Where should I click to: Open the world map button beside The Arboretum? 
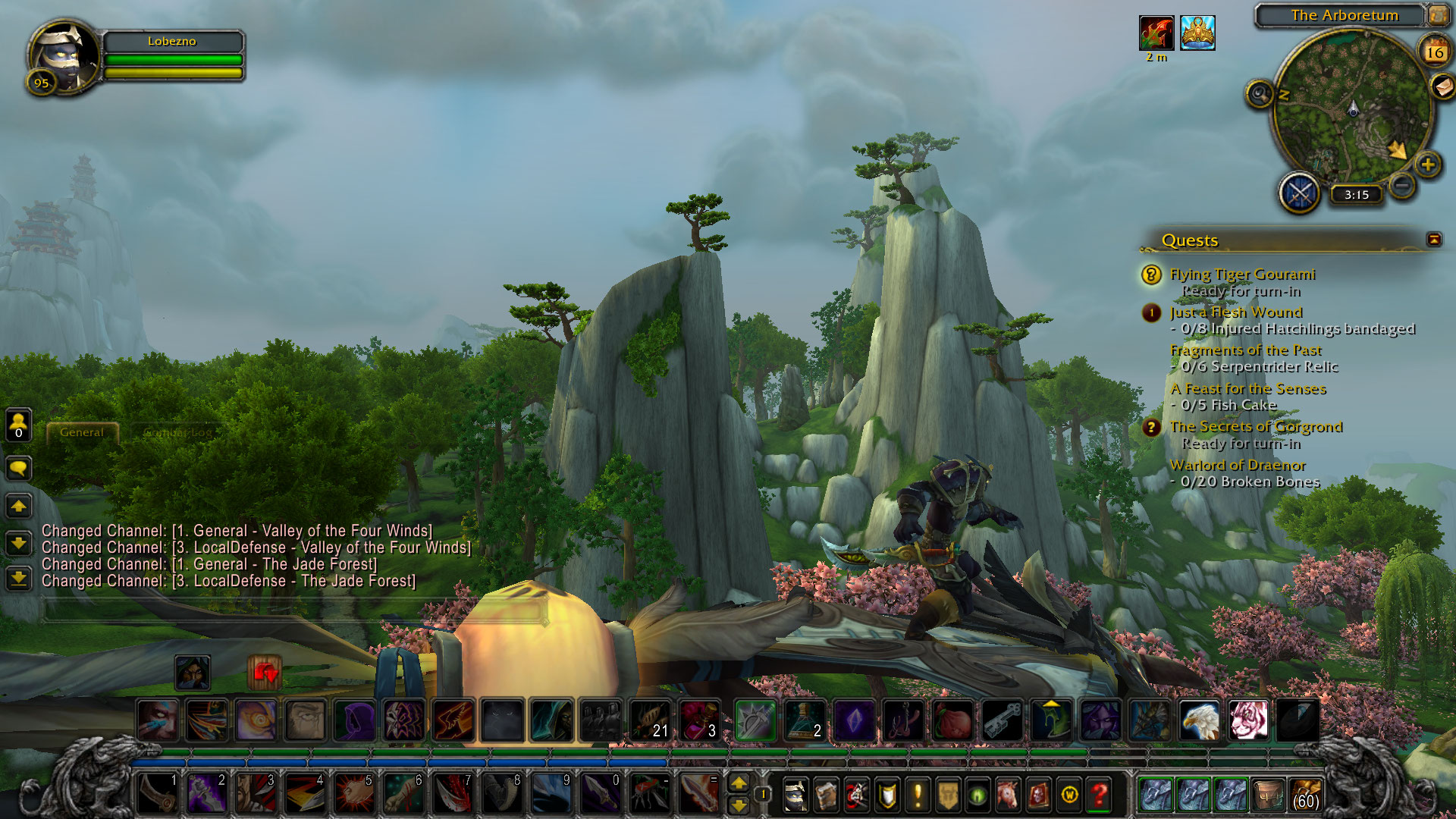coord(1438,14)
